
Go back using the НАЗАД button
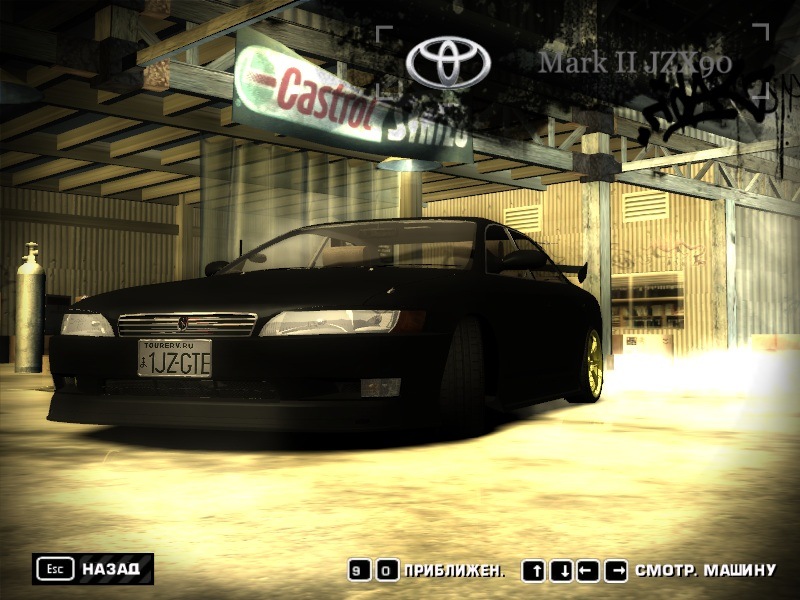(93, 569)
